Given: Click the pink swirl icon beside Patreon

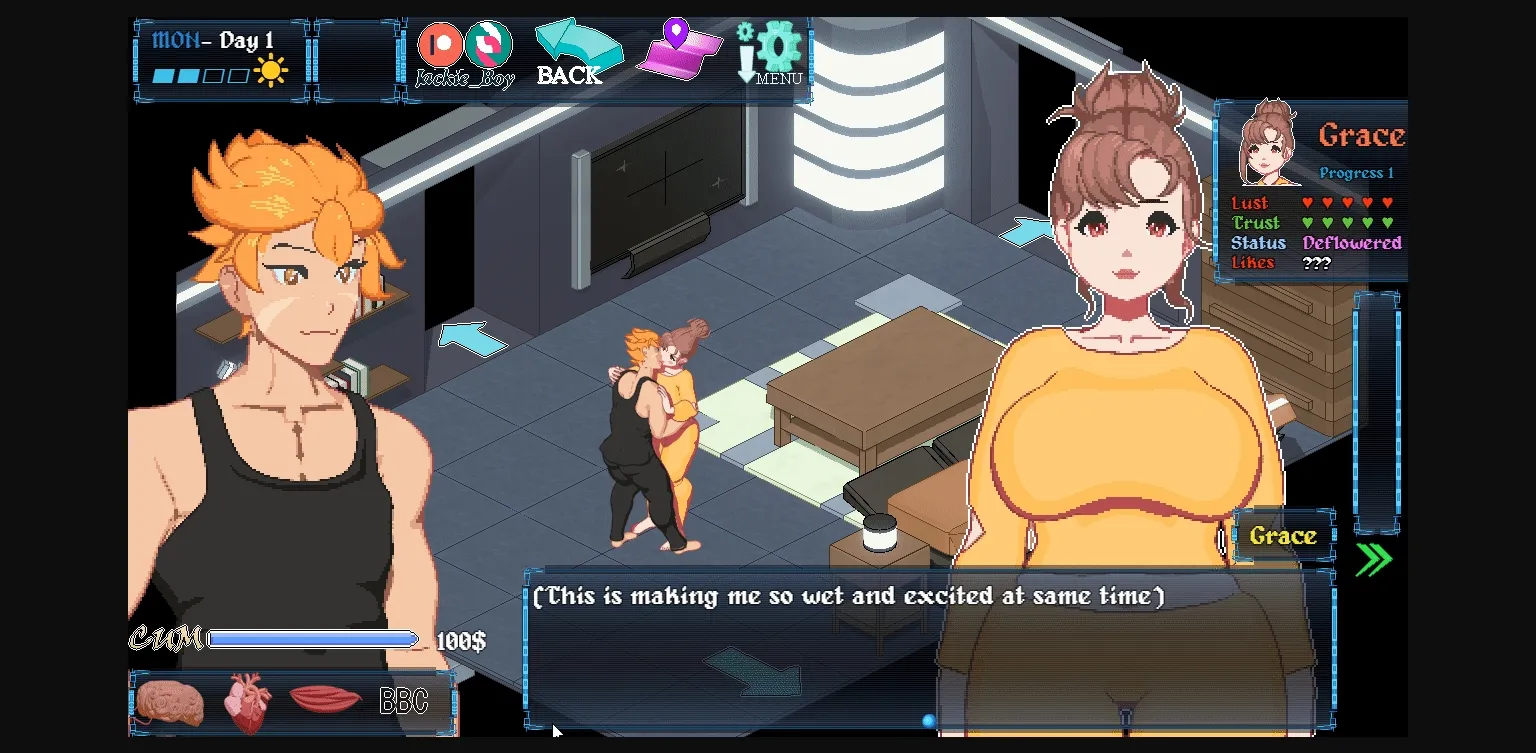Looking at the screenshot, I should pos(489,44).
